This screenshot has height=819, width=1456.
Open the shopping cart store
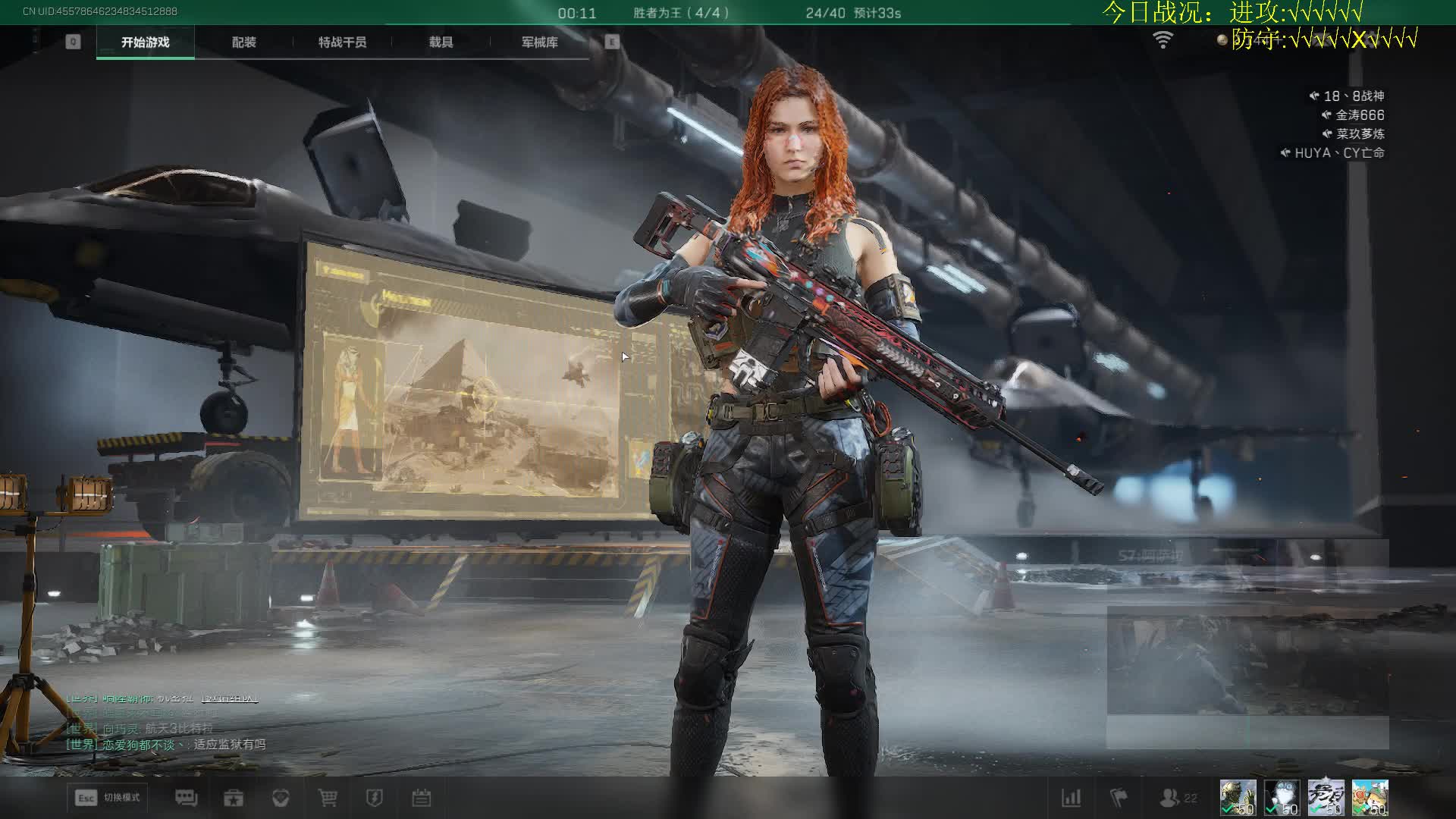click(x=328, y=798)
